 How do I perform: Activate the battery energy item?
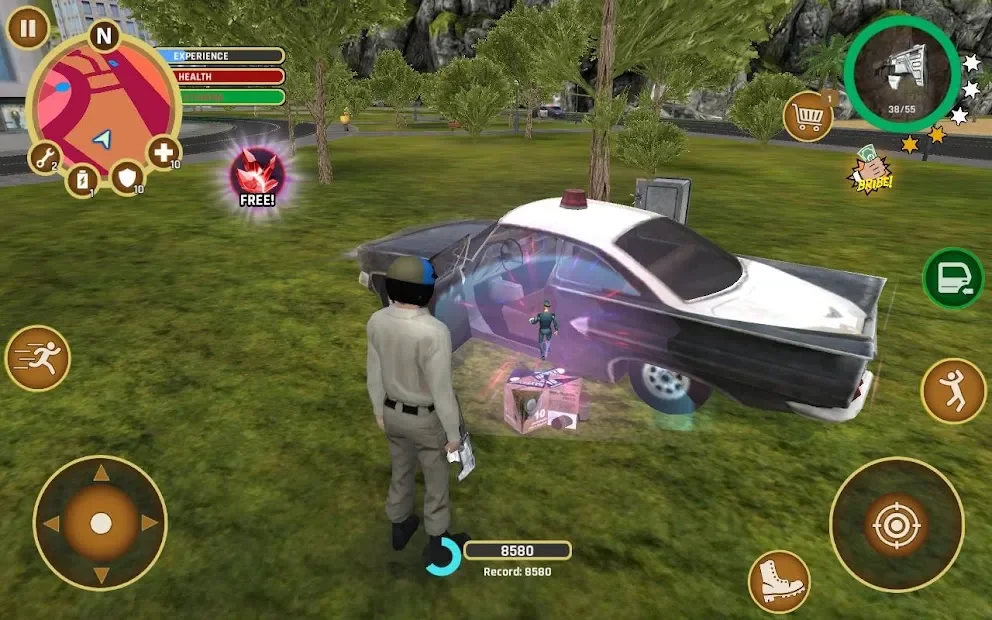[82, 180]
